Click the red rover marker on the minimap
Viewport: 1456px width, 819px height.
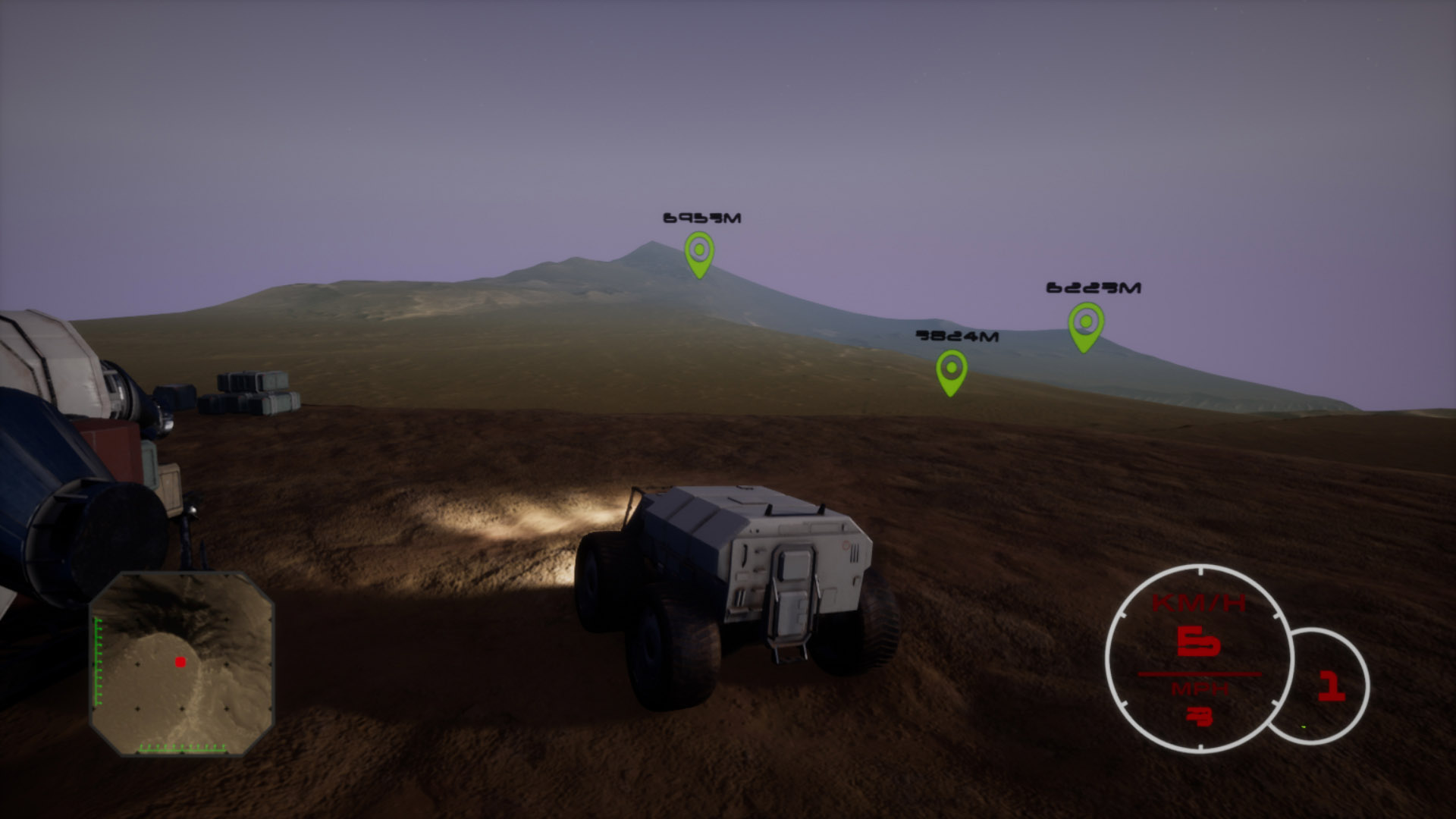pyautogui.click(x=180, y=662)
